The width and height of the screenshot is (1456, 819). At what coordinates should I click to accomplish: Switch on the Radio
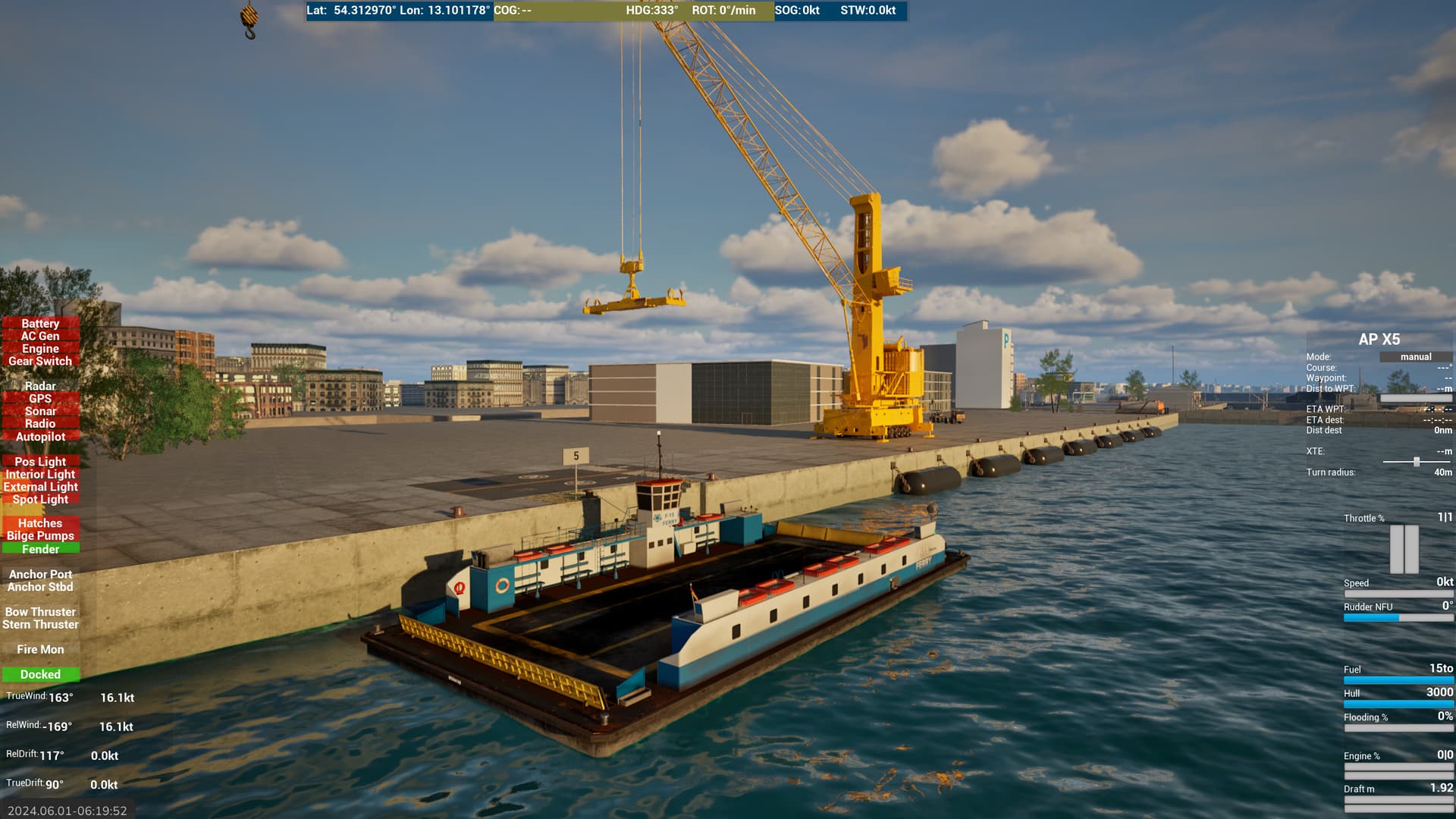[40, 424]
